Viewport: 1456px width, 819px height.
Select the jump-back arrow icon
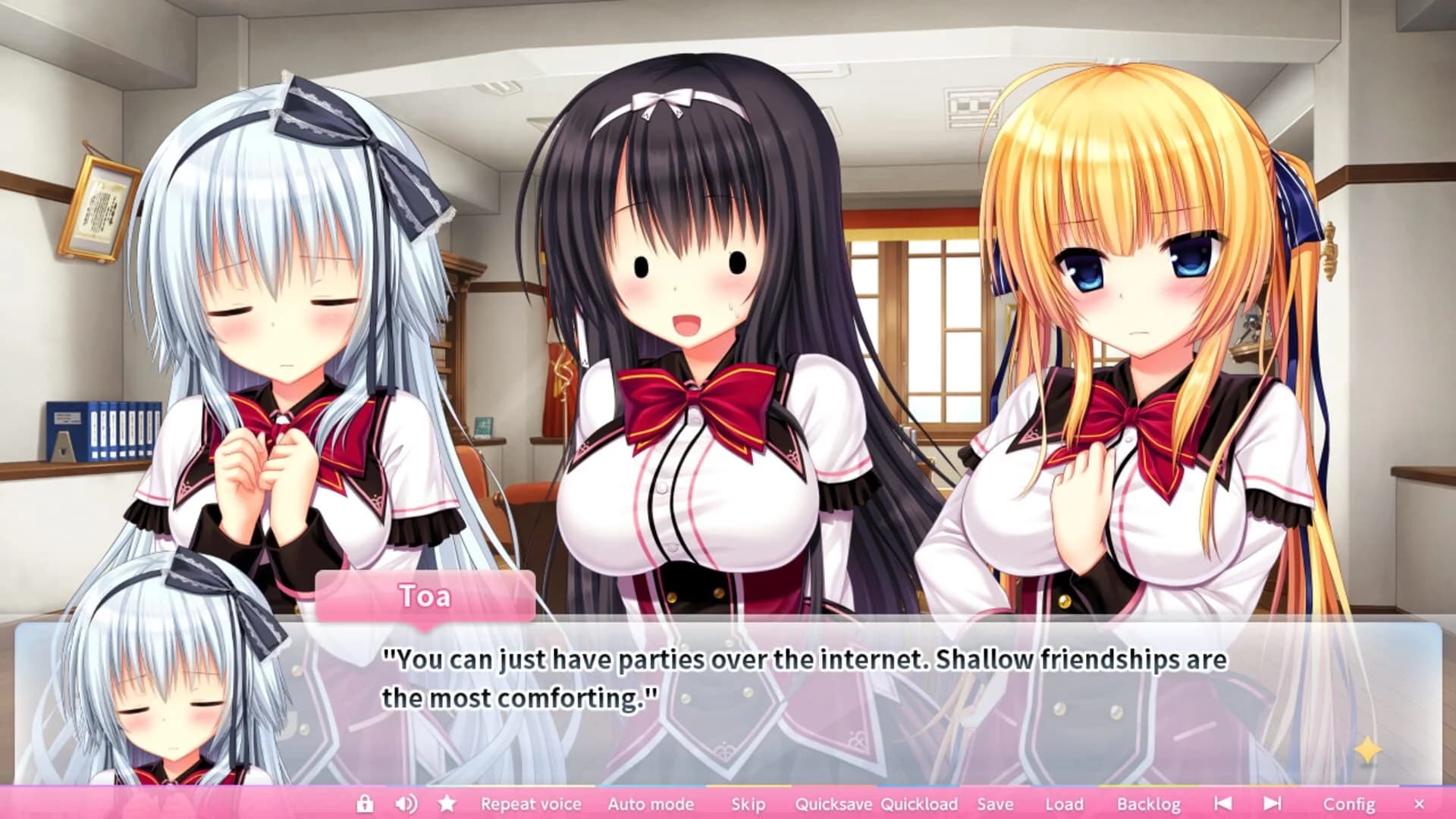(1223, 804)
